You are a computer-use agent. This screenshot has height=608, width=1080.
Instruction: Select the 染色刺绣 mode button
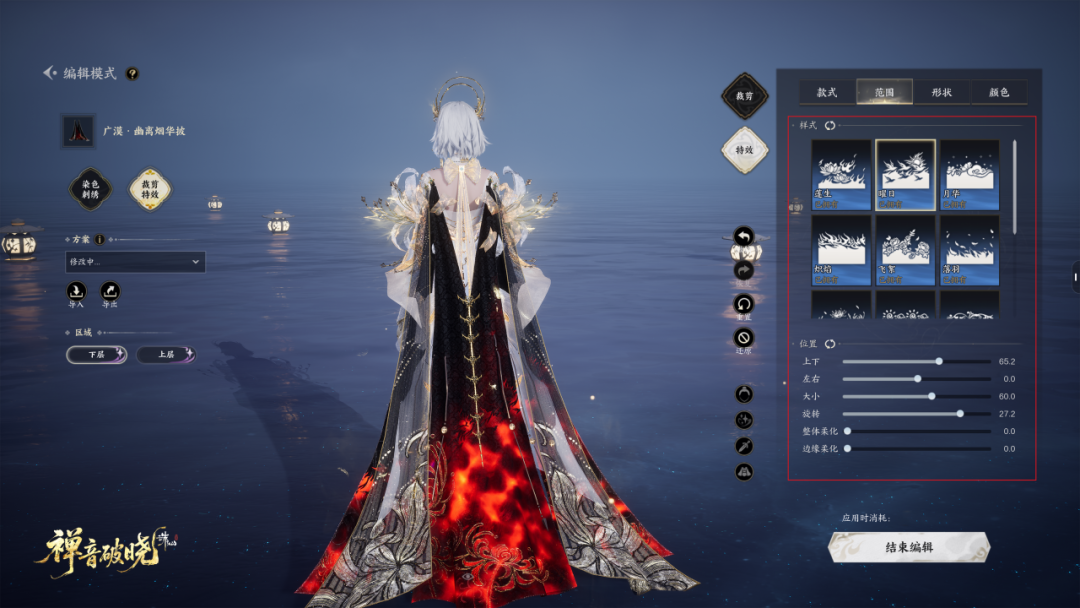[x=90, y=189]
